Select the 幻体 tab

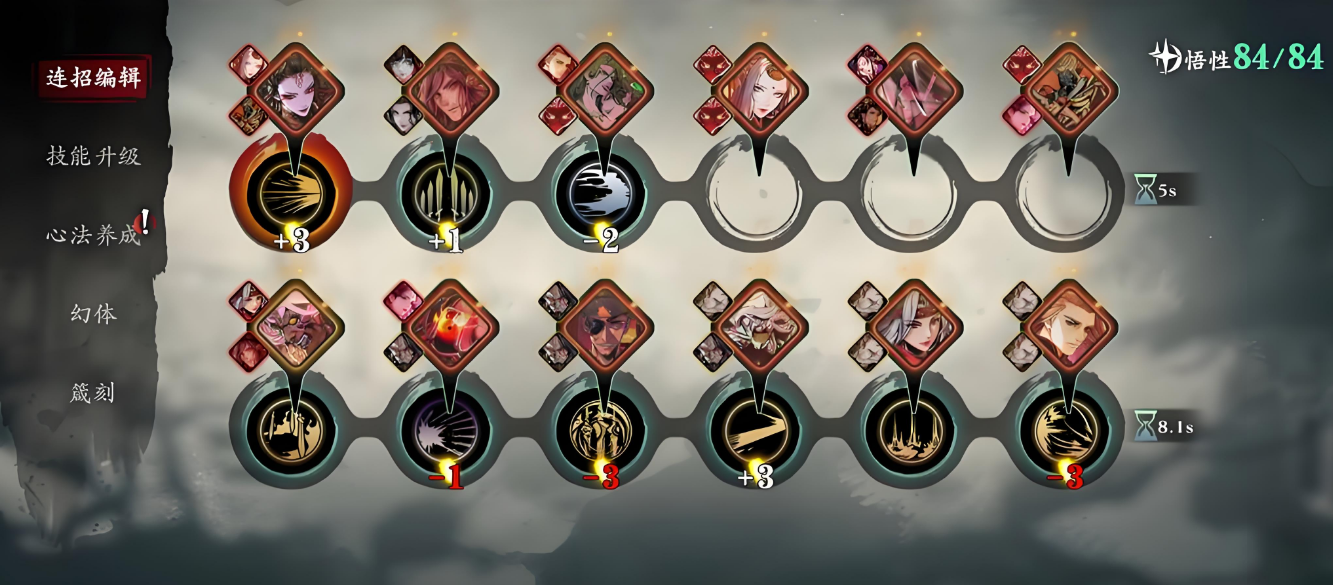point(93,314)
